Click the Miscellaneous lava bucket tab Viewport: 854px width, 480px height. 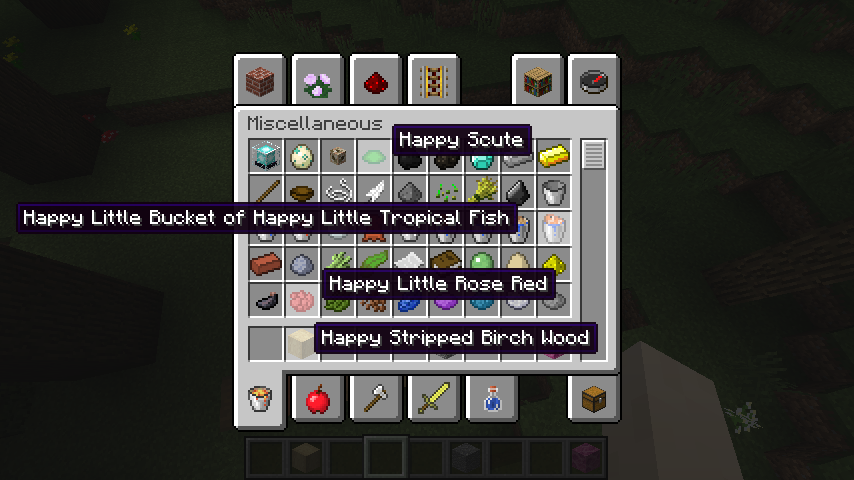pos(260,400)
